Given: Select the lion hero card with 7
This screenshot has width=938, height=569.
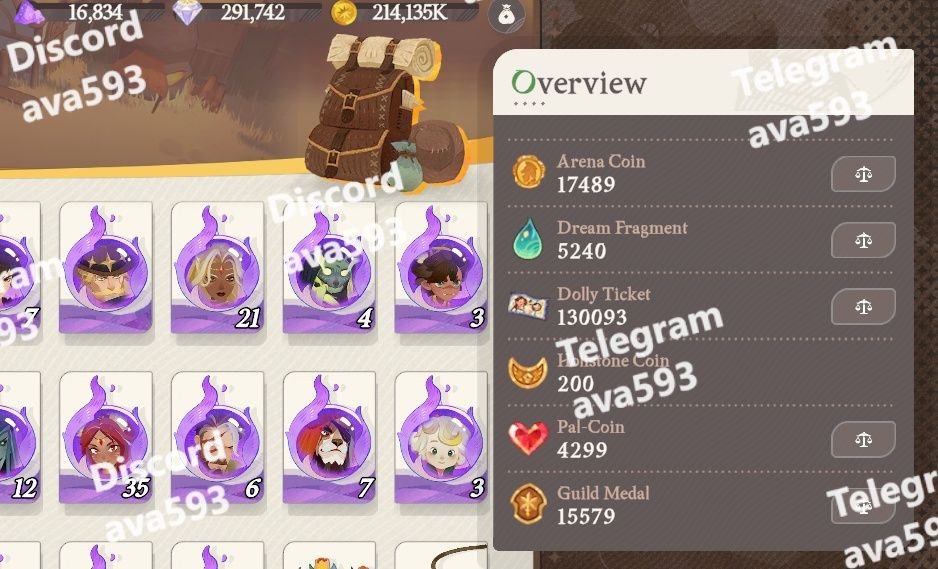Looking at the screenshot, I should [x=329, y=437].
